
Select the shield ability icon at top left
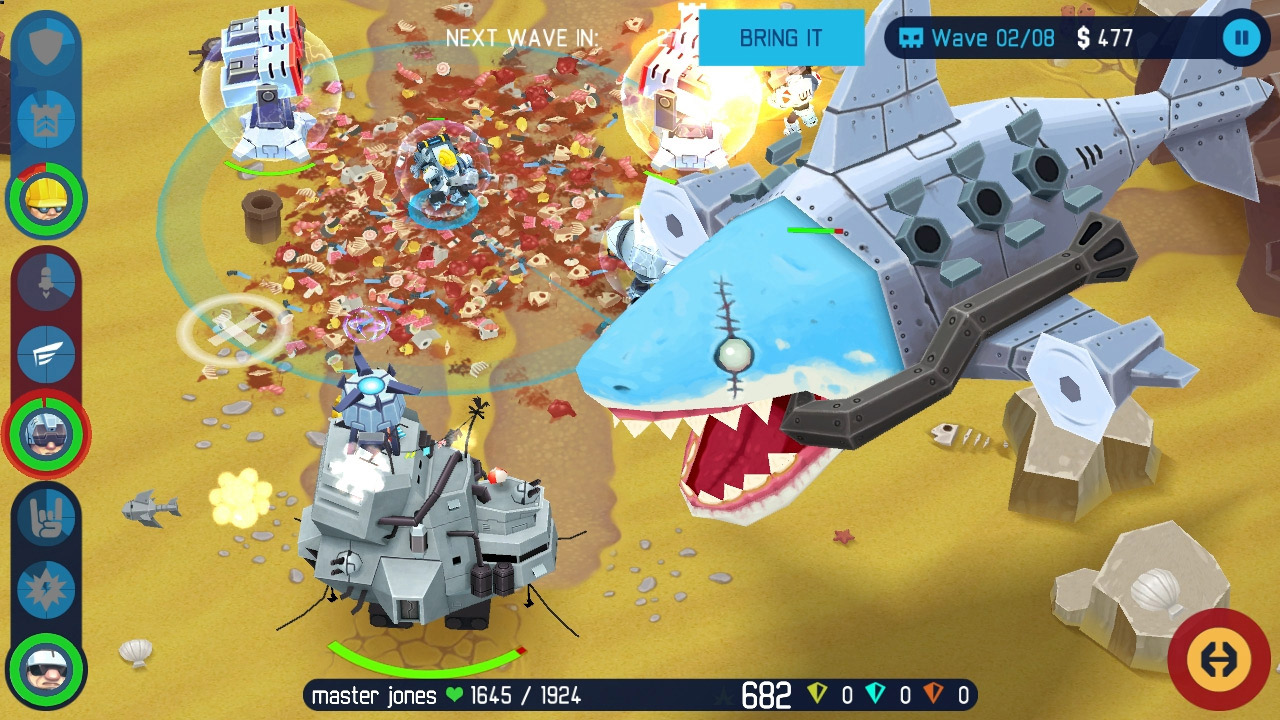[x=45, y=42]
